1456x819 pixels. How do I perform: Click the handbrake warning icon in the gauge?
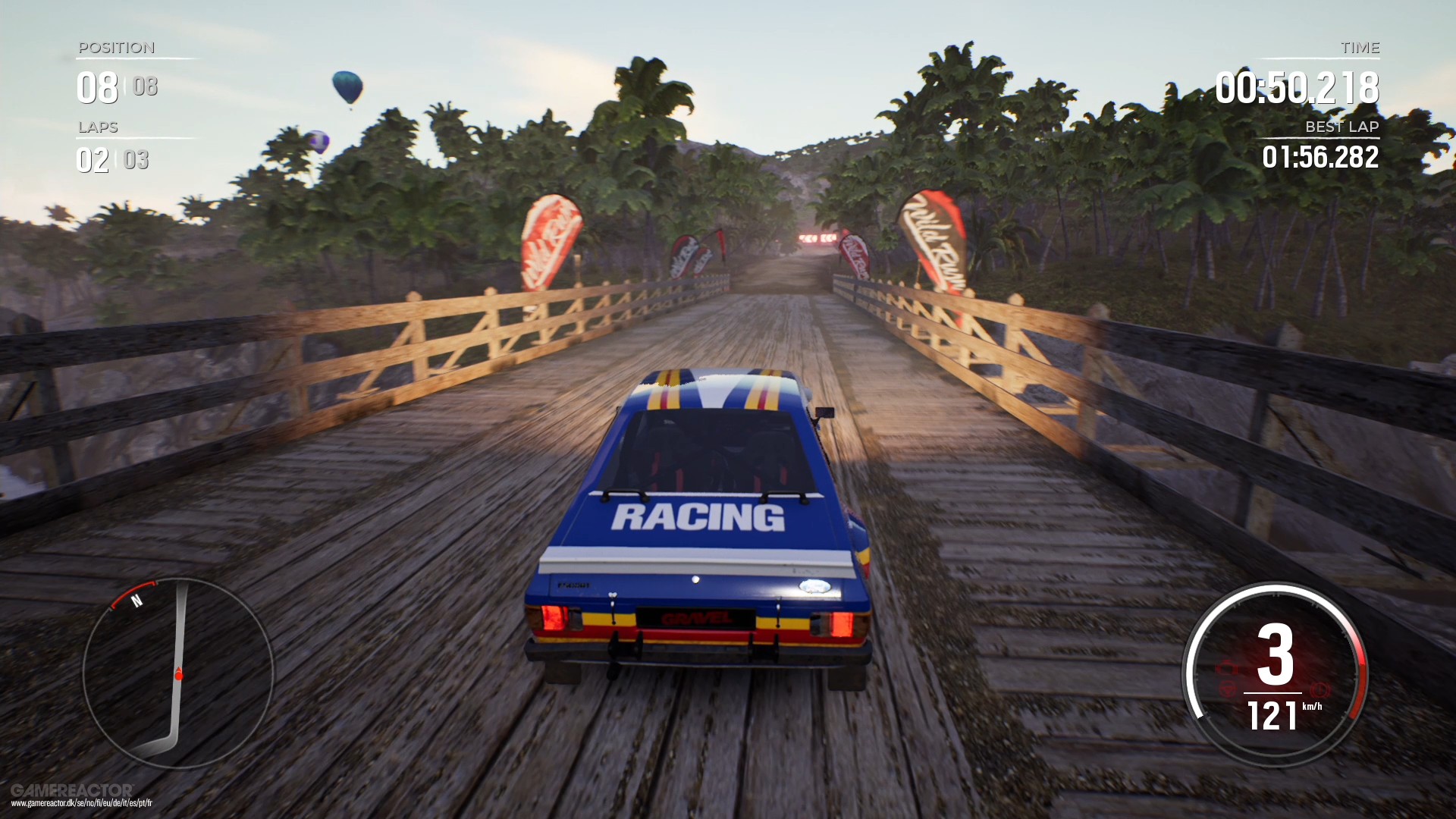click(1320, 689)
